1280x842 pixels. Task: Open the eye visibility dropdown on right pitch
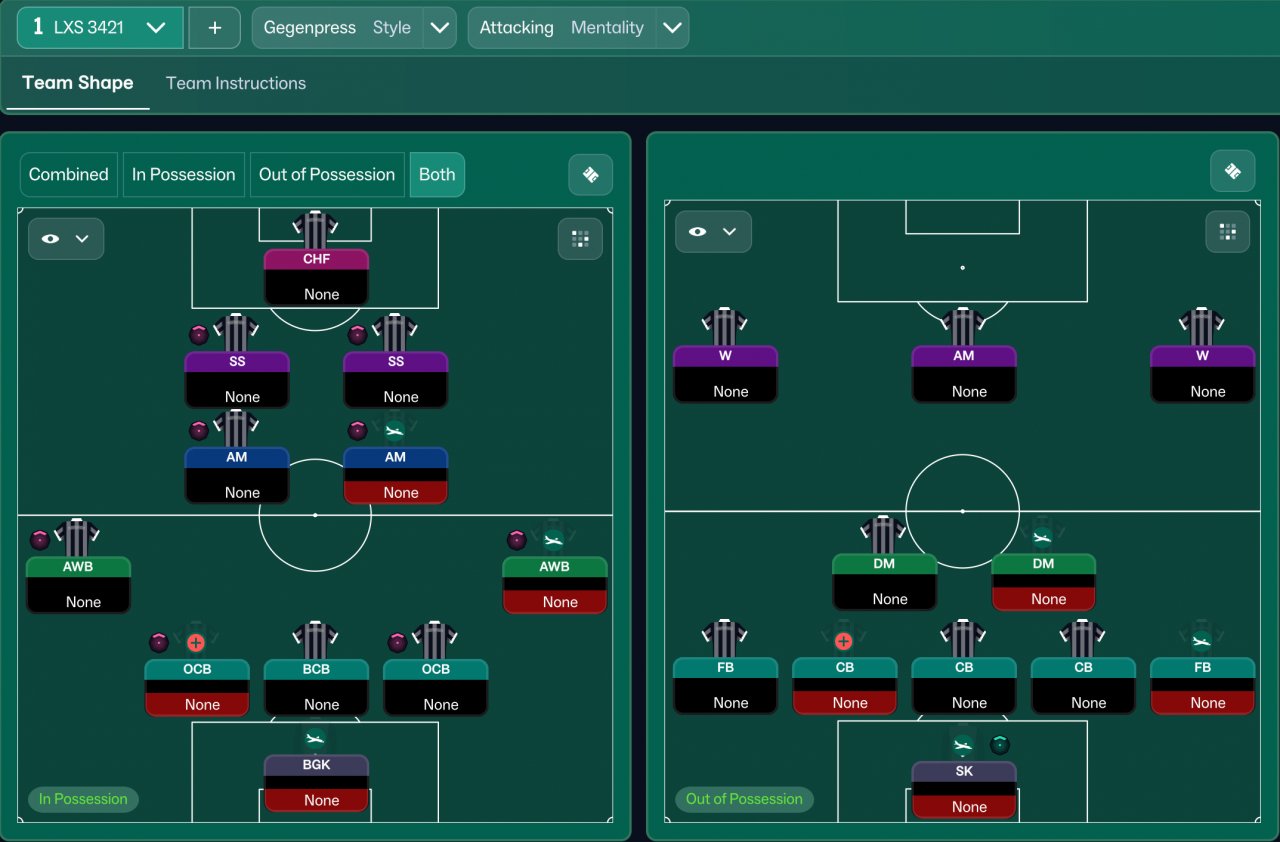713,232
